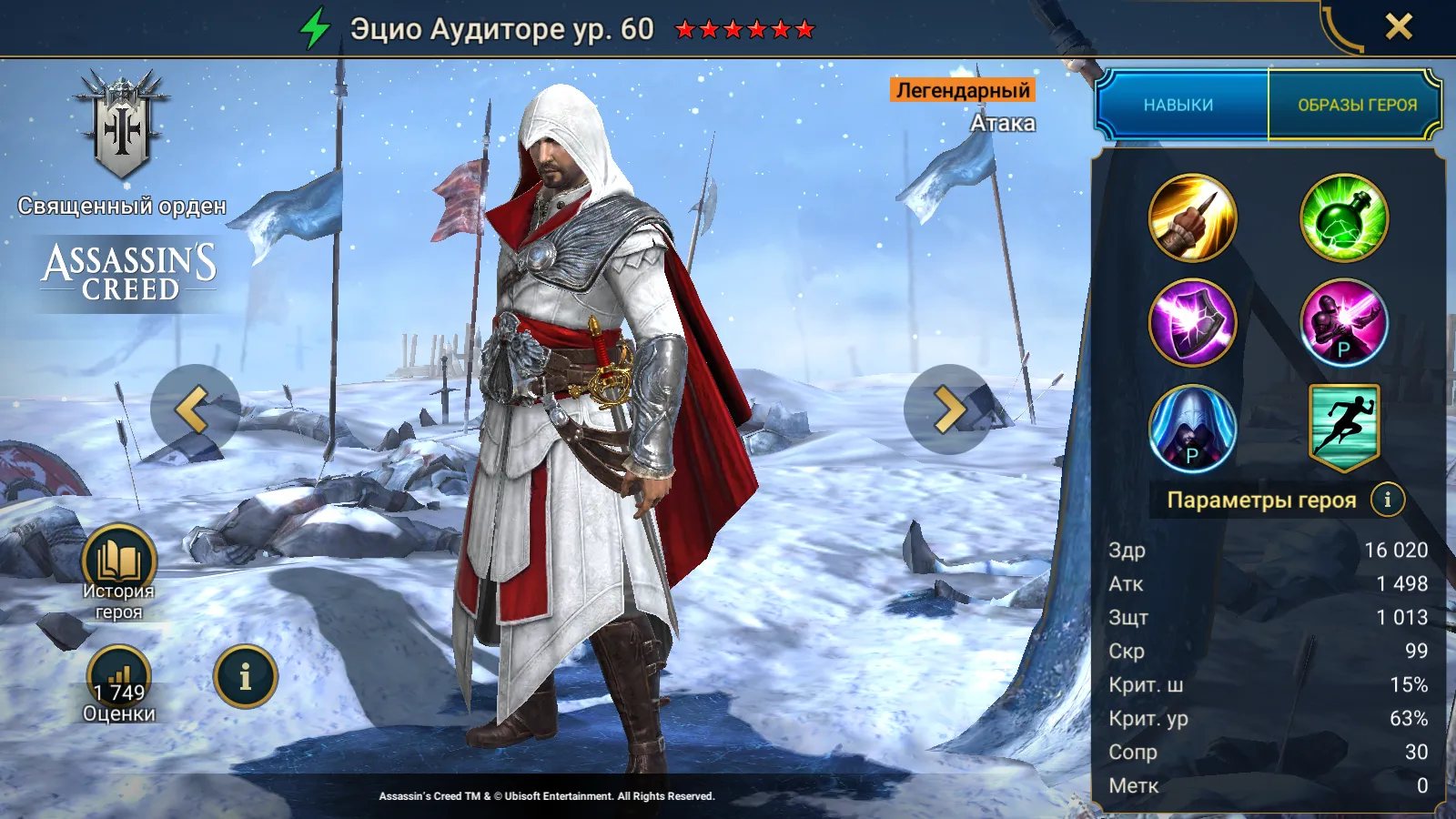
Task: Go to the next hero with right arrow
Action: click(948, 409)
